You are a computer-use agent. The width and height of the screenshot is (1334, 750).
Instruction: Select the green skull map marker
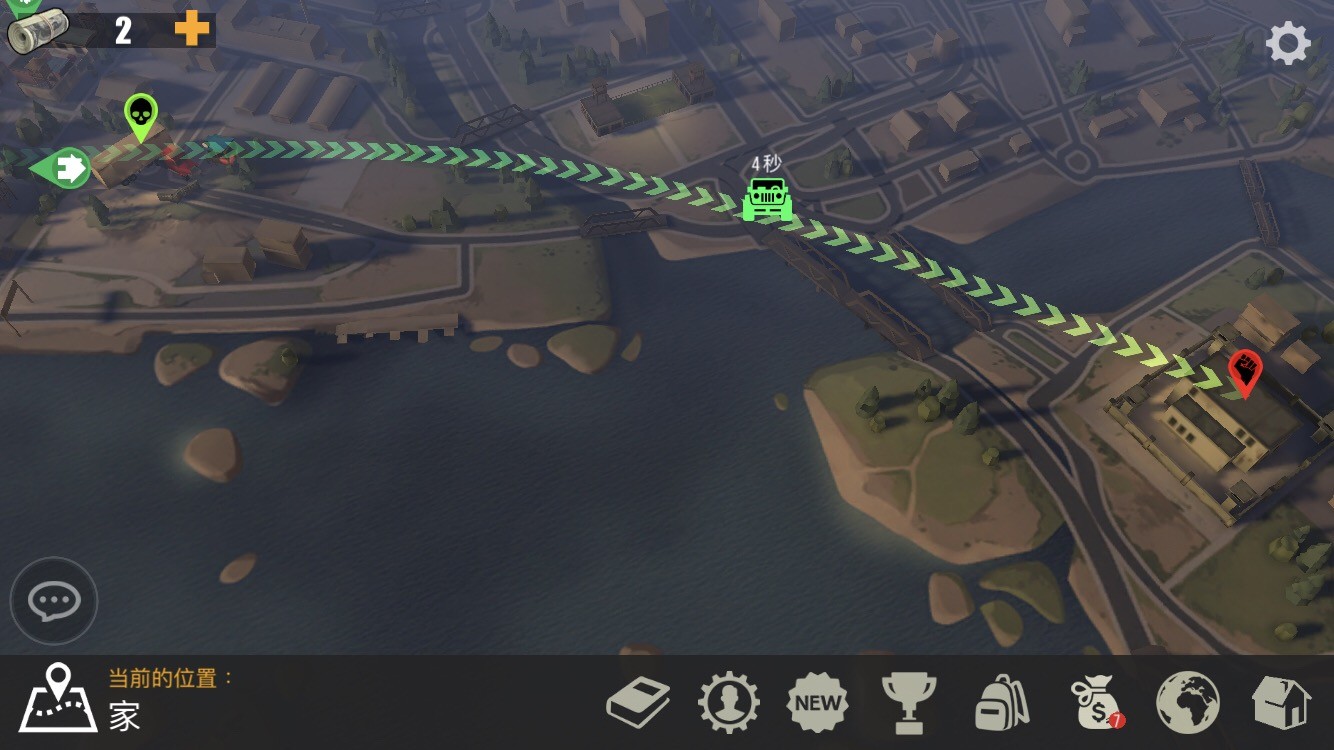[141, 116]
